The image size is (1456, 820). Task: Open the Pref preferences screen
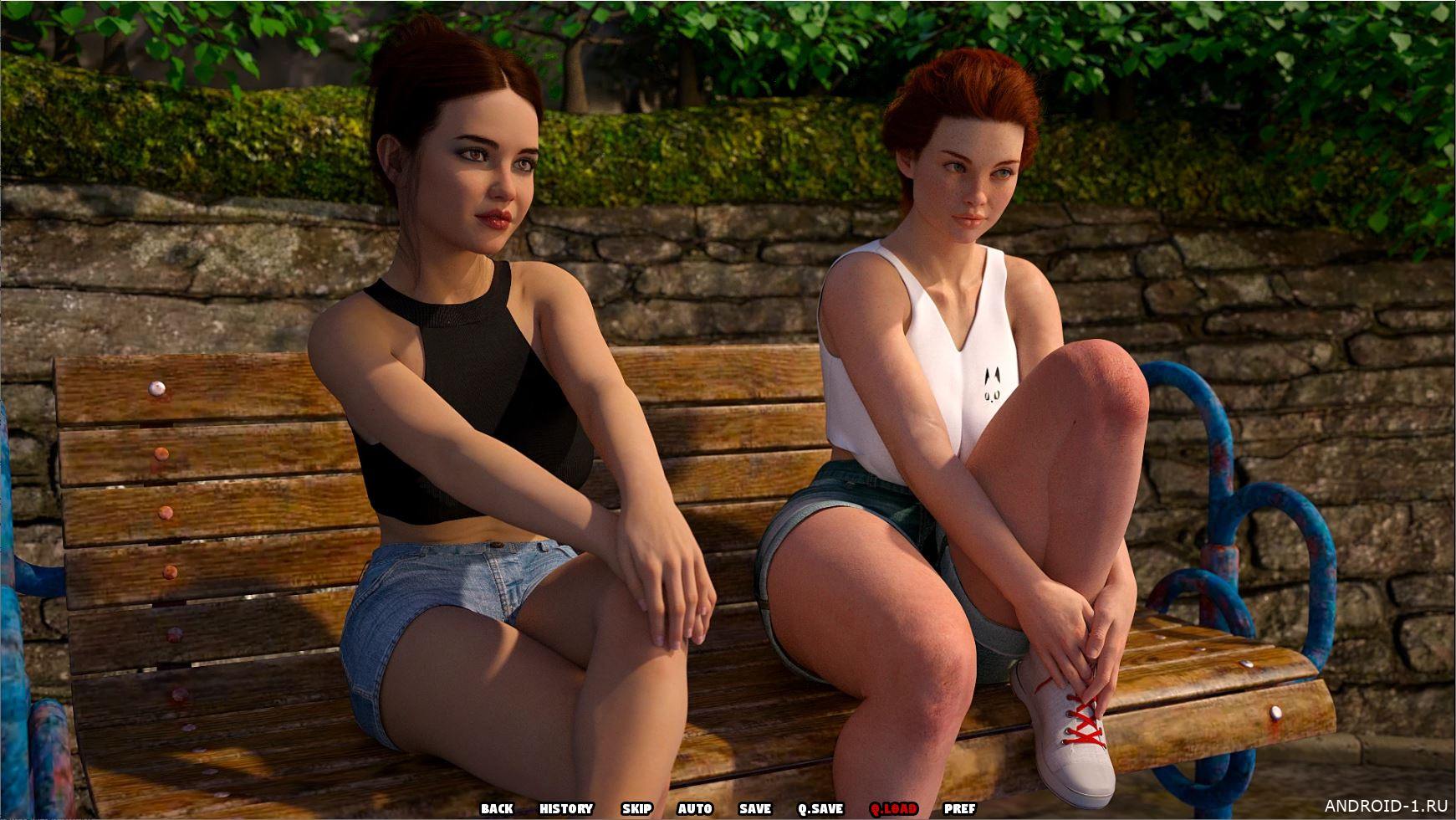point(959,808)
